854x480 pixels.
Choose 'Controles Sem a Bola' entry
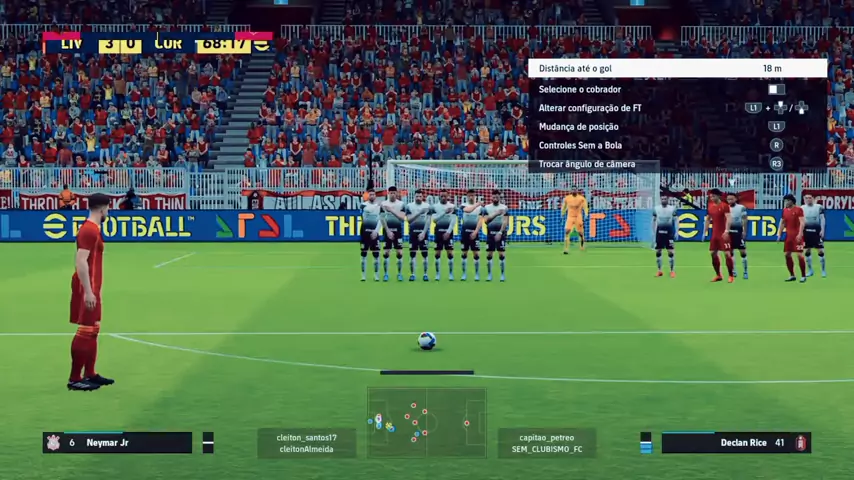(x=677, y=146)
